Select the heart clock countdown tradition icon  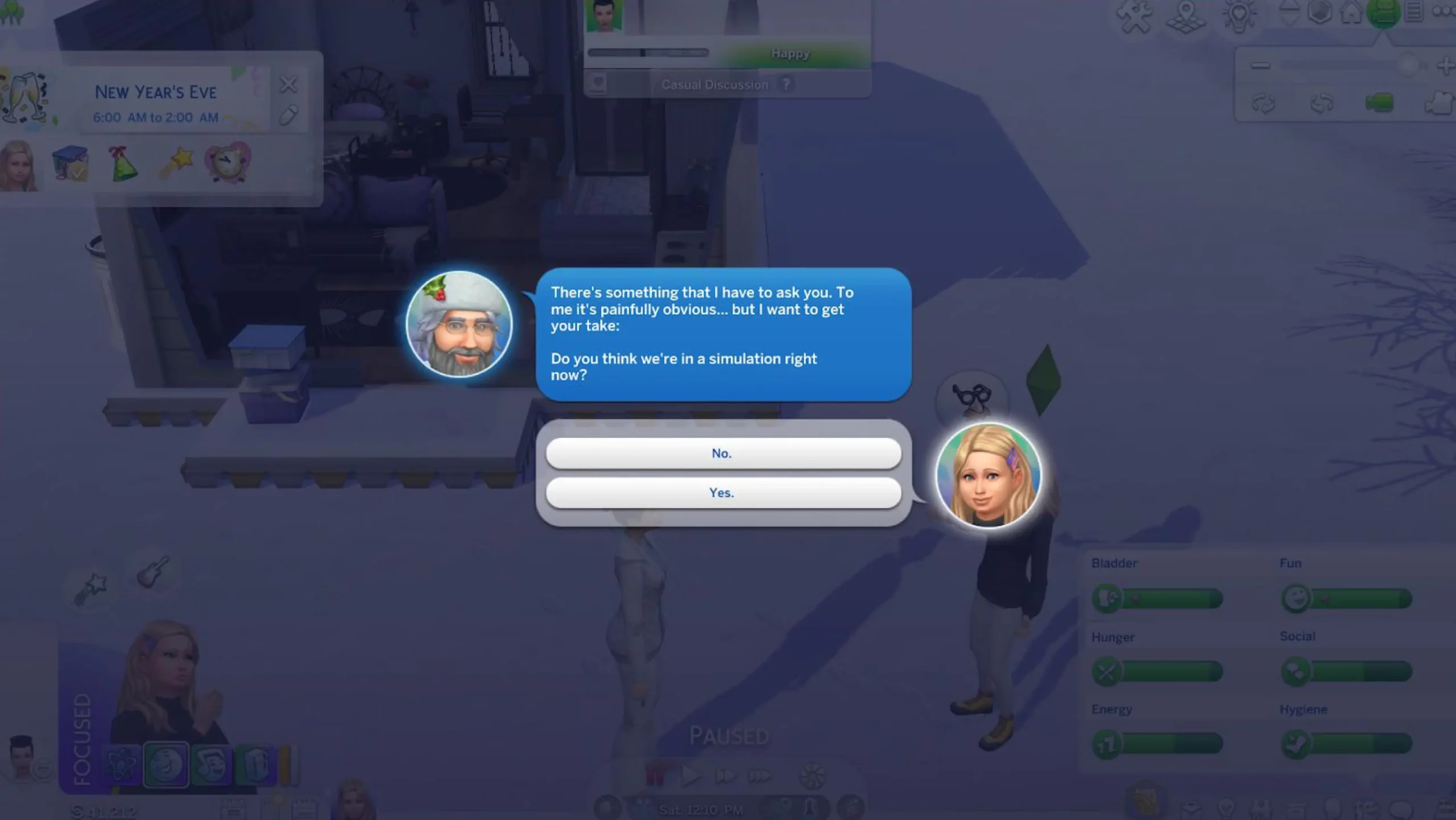227,163
